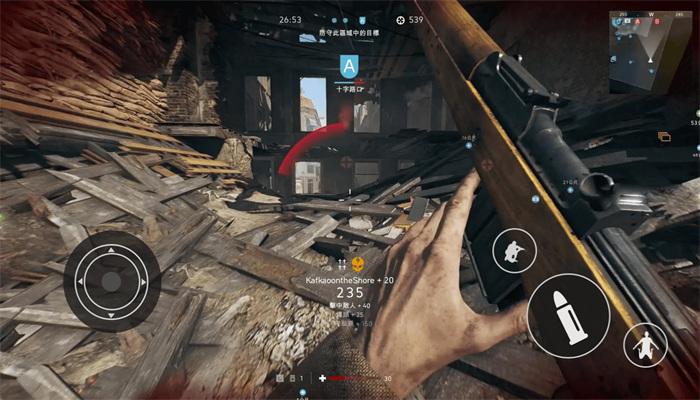This screenshot has height=400, width=700.
Task: Tap the bullet fire button
Action: coord(568,316)
